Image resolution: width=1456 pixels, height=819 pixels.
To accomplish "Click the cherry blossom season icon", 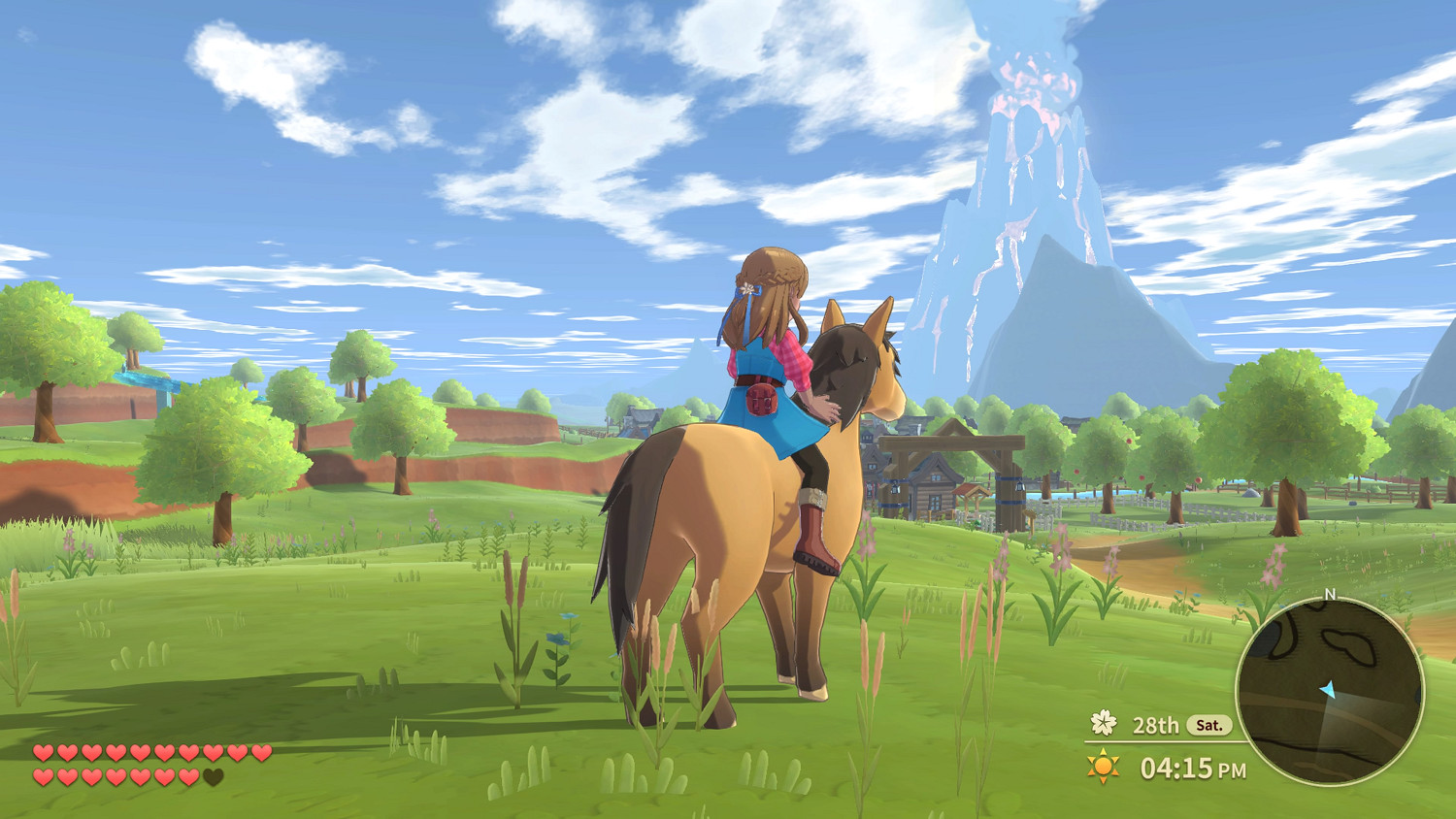I will 1104,724.
